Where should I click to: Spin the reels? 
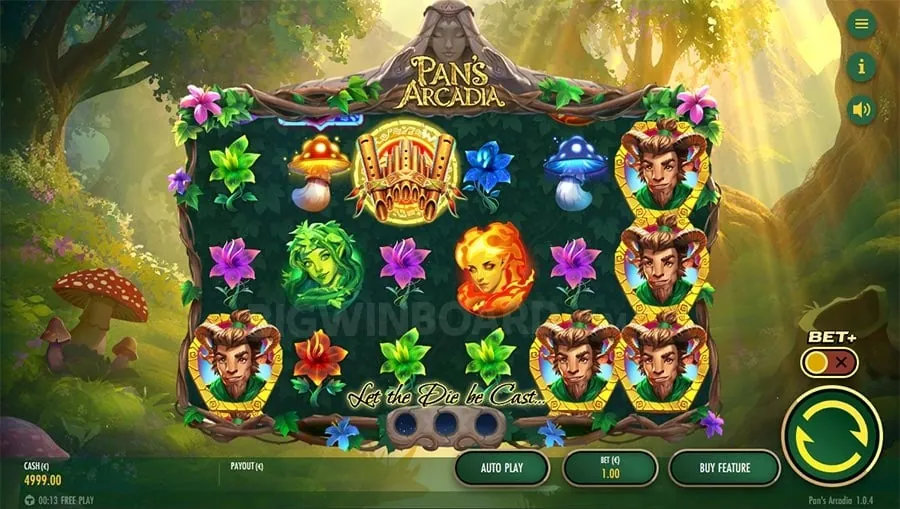pos(831,436)
